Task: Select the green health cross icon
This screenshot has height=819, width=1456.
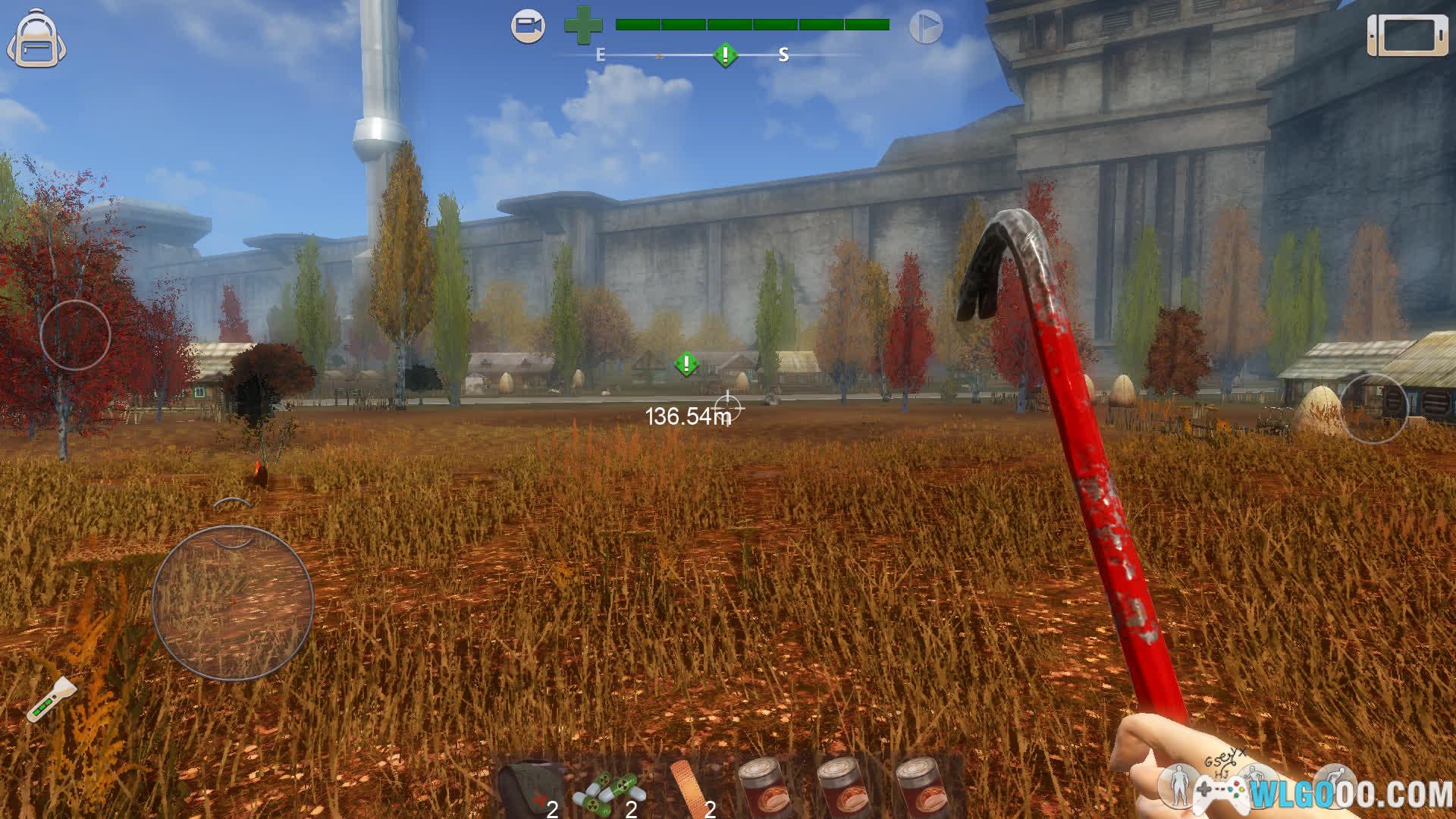Action: (583, 26)
